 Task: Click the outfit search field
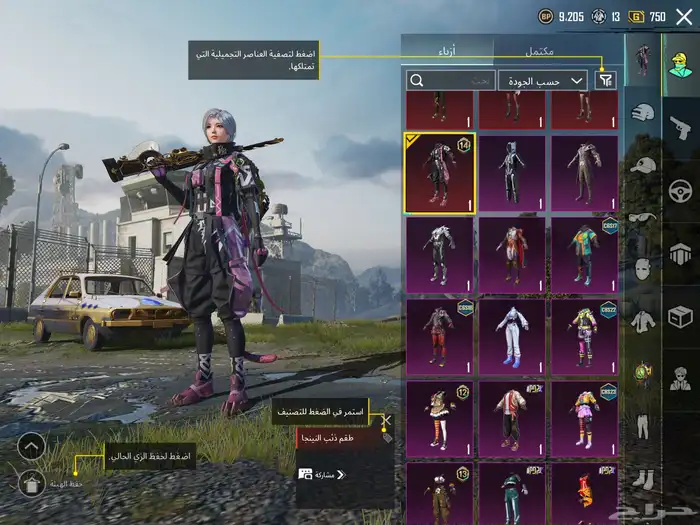(x=451, y=80)
